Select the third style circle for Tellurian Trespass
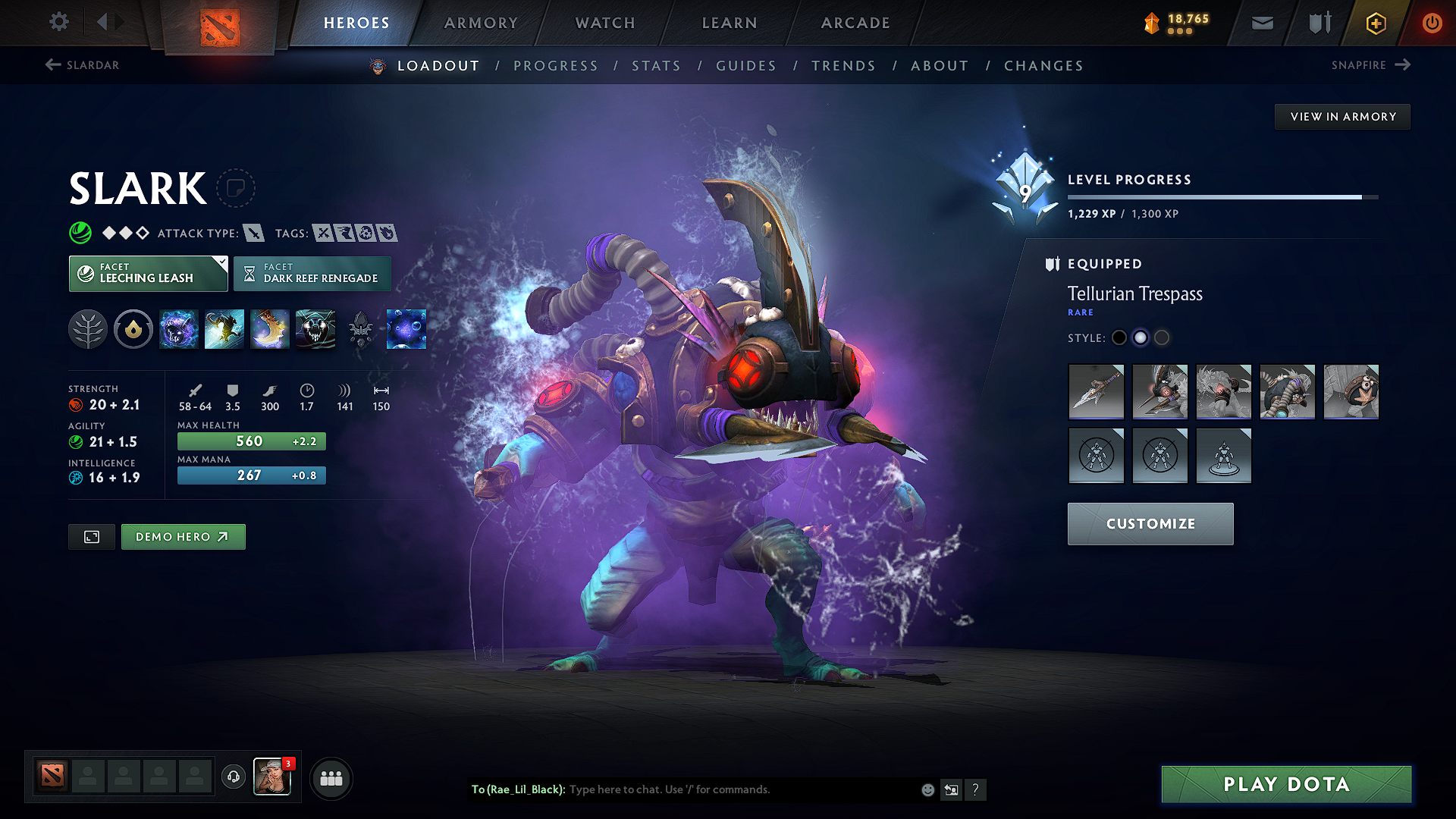1456x819 pixels. [x=1162, y=338]
